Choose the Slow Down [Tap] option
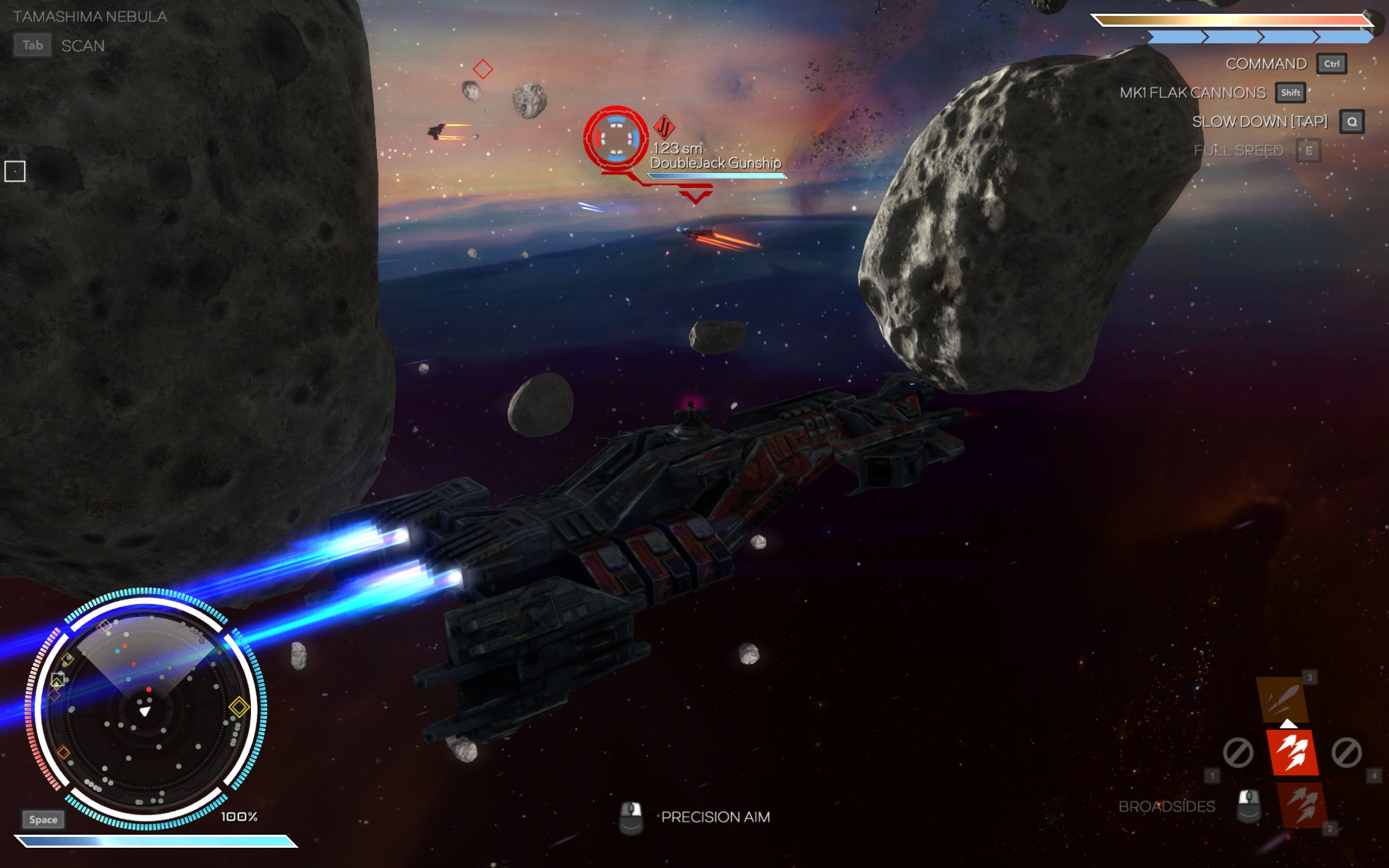Screen dimensions: 1389x868 tap(1260, 122)
